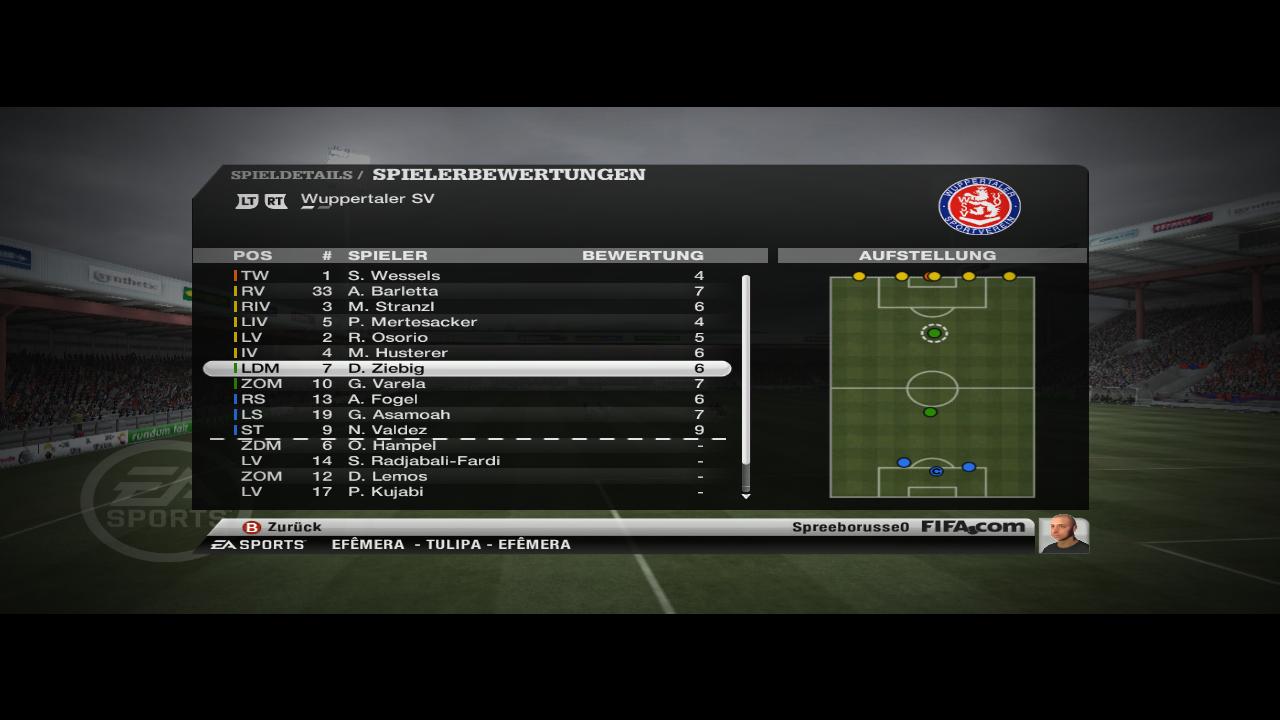Select M. Stranzl rating row
Screen dimensions: 1280x720
point(468,307)
